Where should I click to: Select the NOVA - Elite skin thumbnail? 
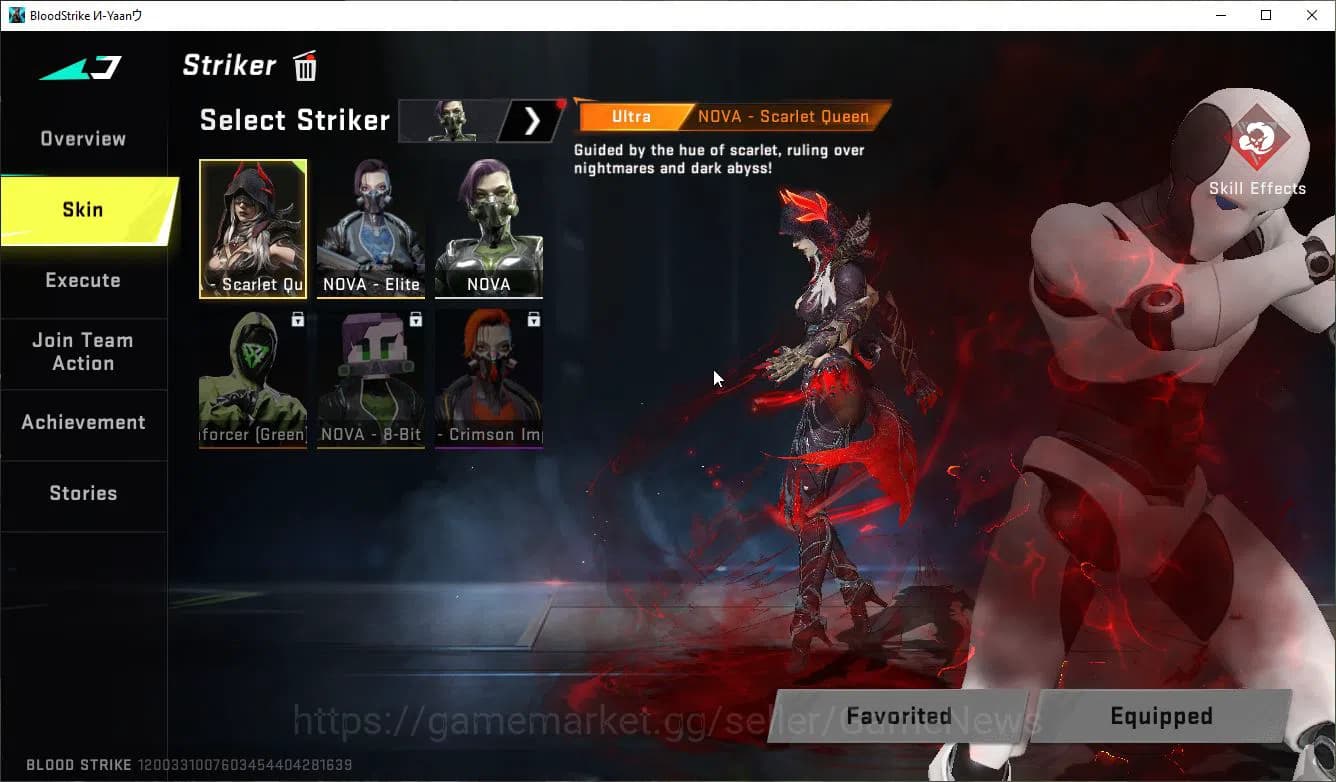[371, 228]
